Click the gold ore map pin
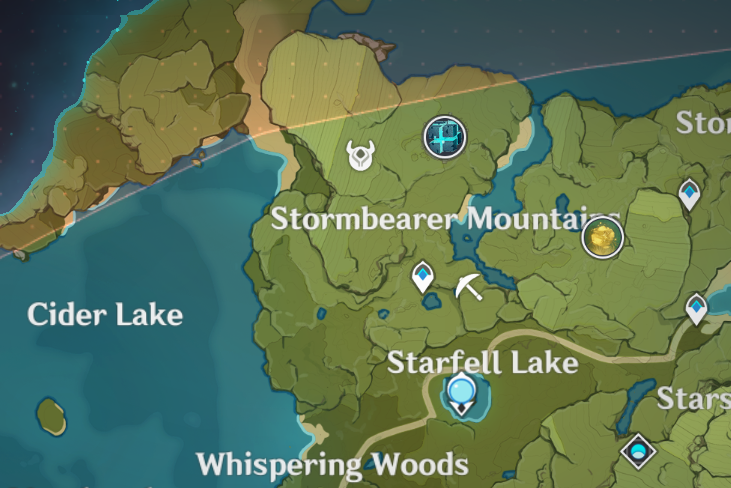Viewport: 731px width, 488px height. 602,238
